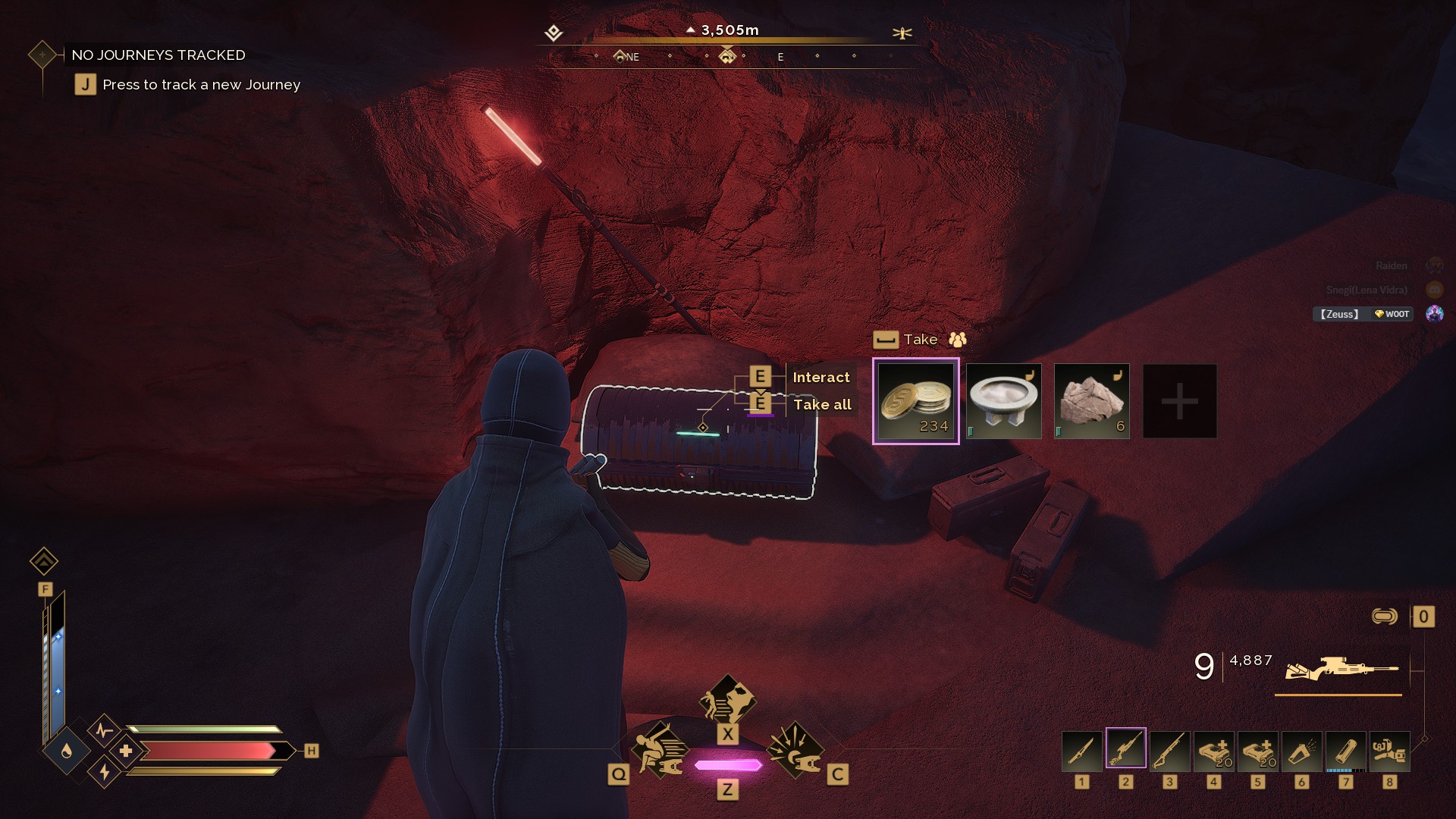
Task: Choose the pink rock loot slot
Action: point(1091,400)
